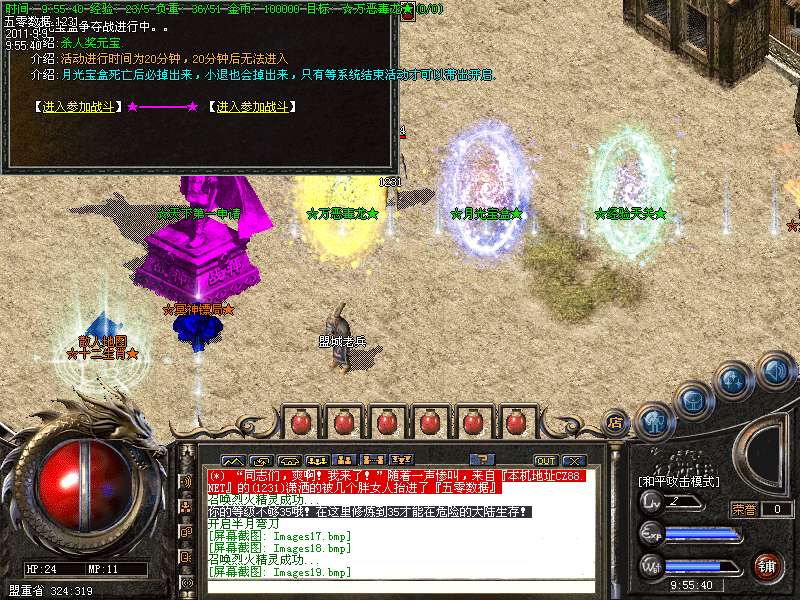Click the red 铺 stall button
The height and width of the screenshot is (600, 800).
767,566
